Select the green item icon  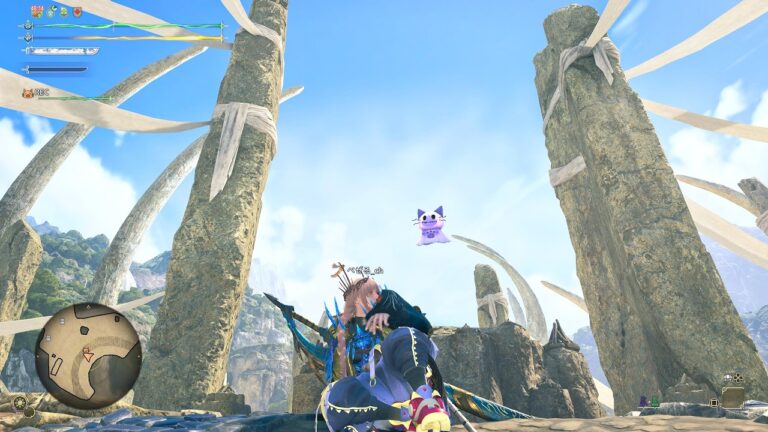tap(655, 401)
